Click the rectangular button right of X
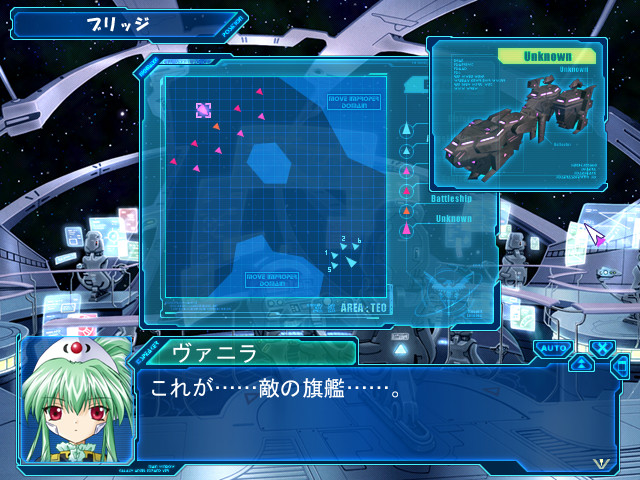Screen dimensions: 640x480 [621, 366]
